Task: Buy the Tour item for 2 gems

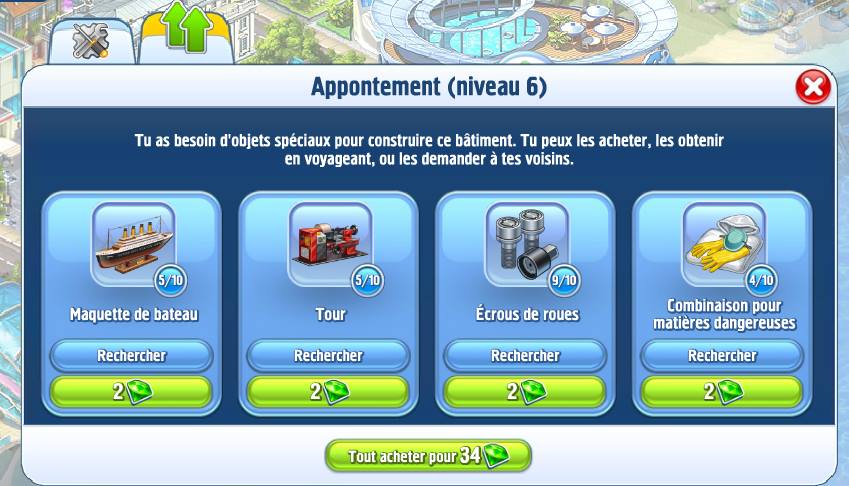Action: pos(328,391)
